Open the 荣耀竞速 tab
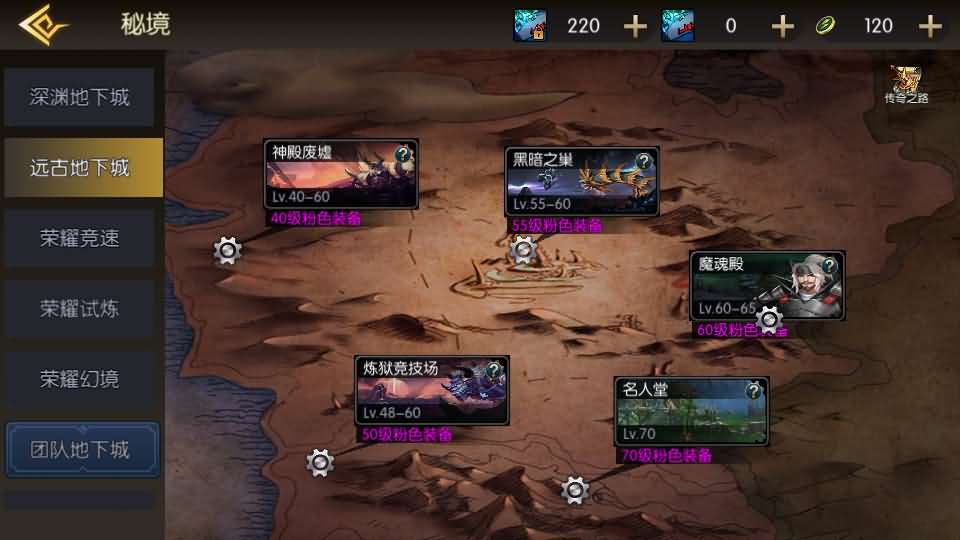960x540 pixels. 80,238
